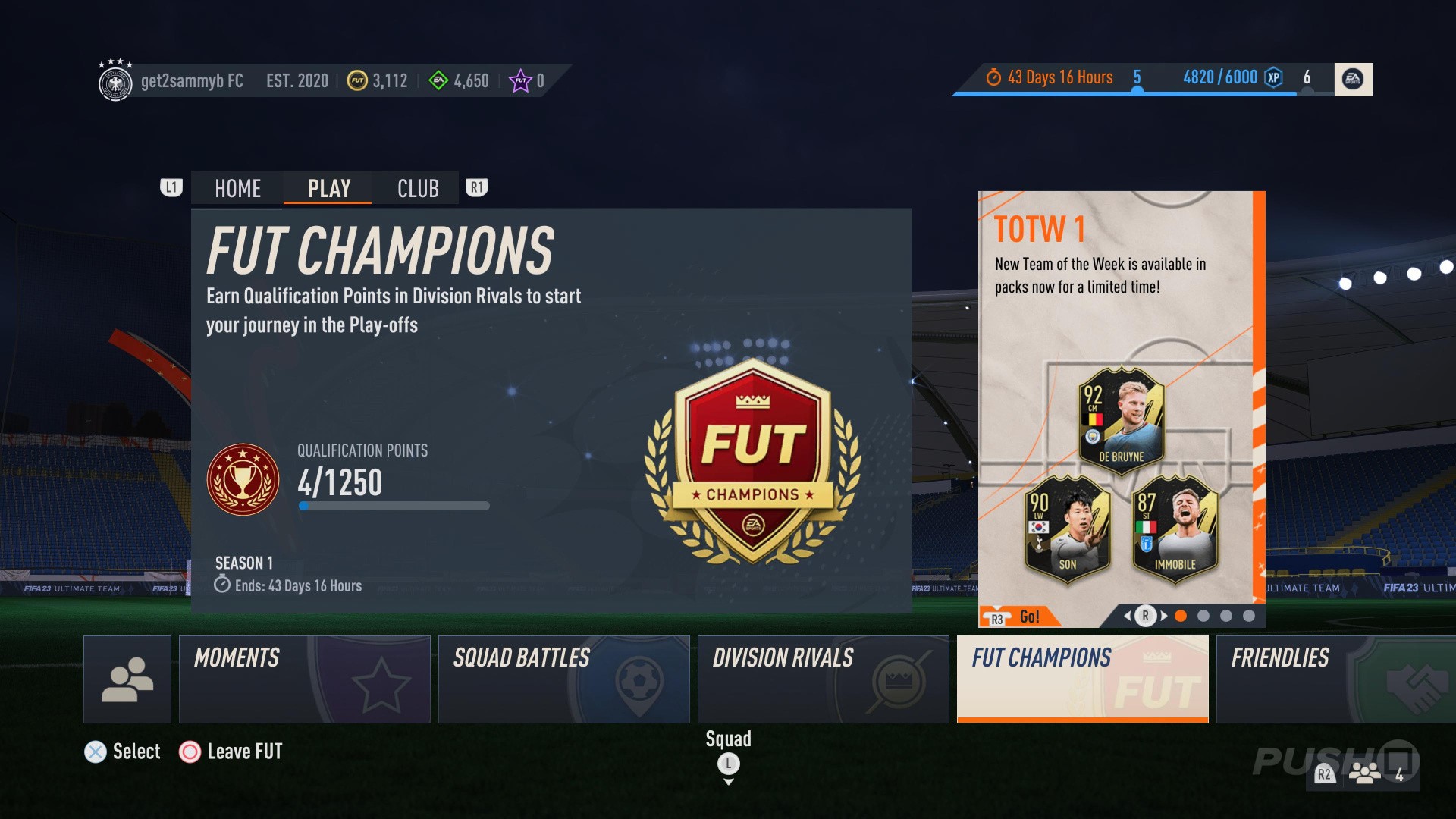Screen dimensions: 1456x819
Task: Open the Friendlies mode
Action: coord(1335,679)
